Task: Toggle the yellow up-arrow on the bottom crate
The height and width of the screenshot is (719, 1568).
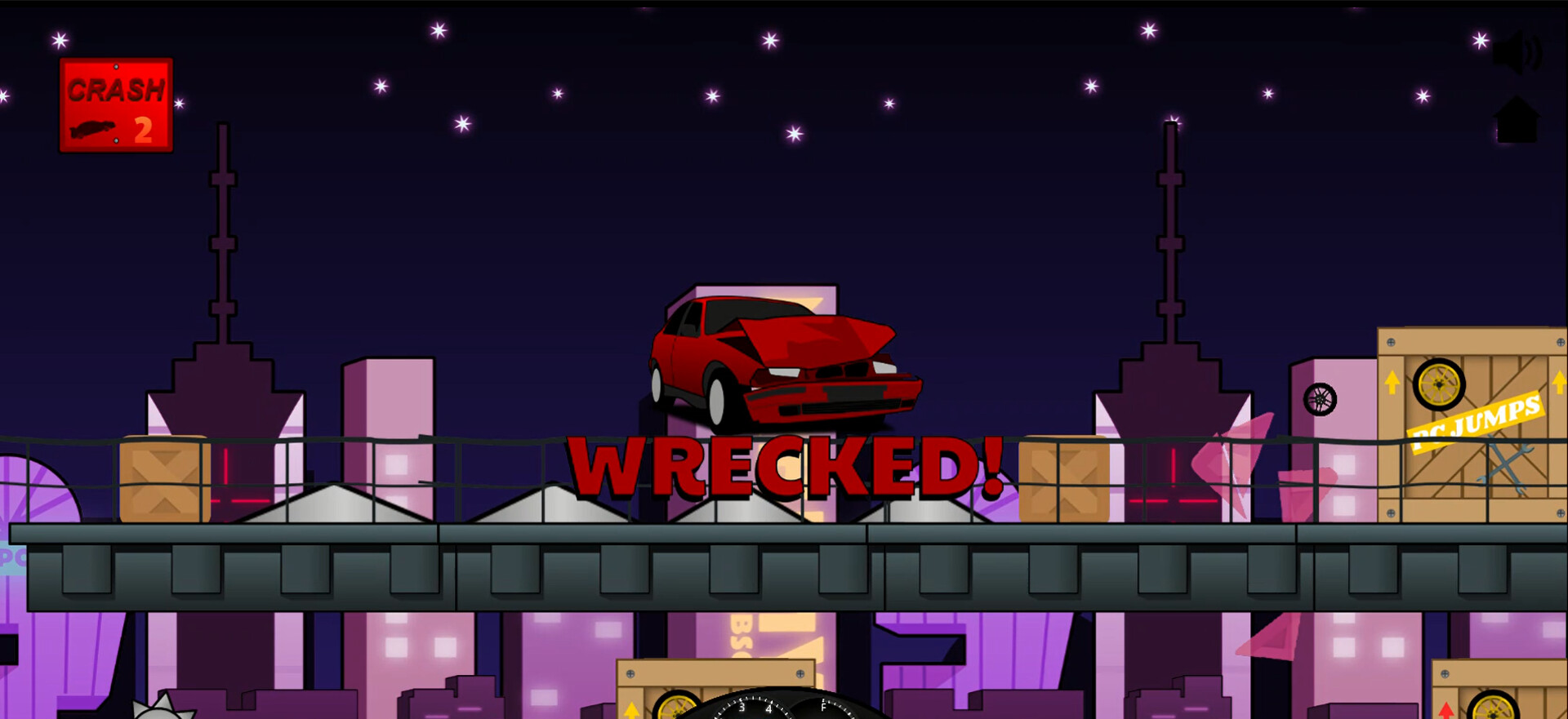Action: point(630,710)
